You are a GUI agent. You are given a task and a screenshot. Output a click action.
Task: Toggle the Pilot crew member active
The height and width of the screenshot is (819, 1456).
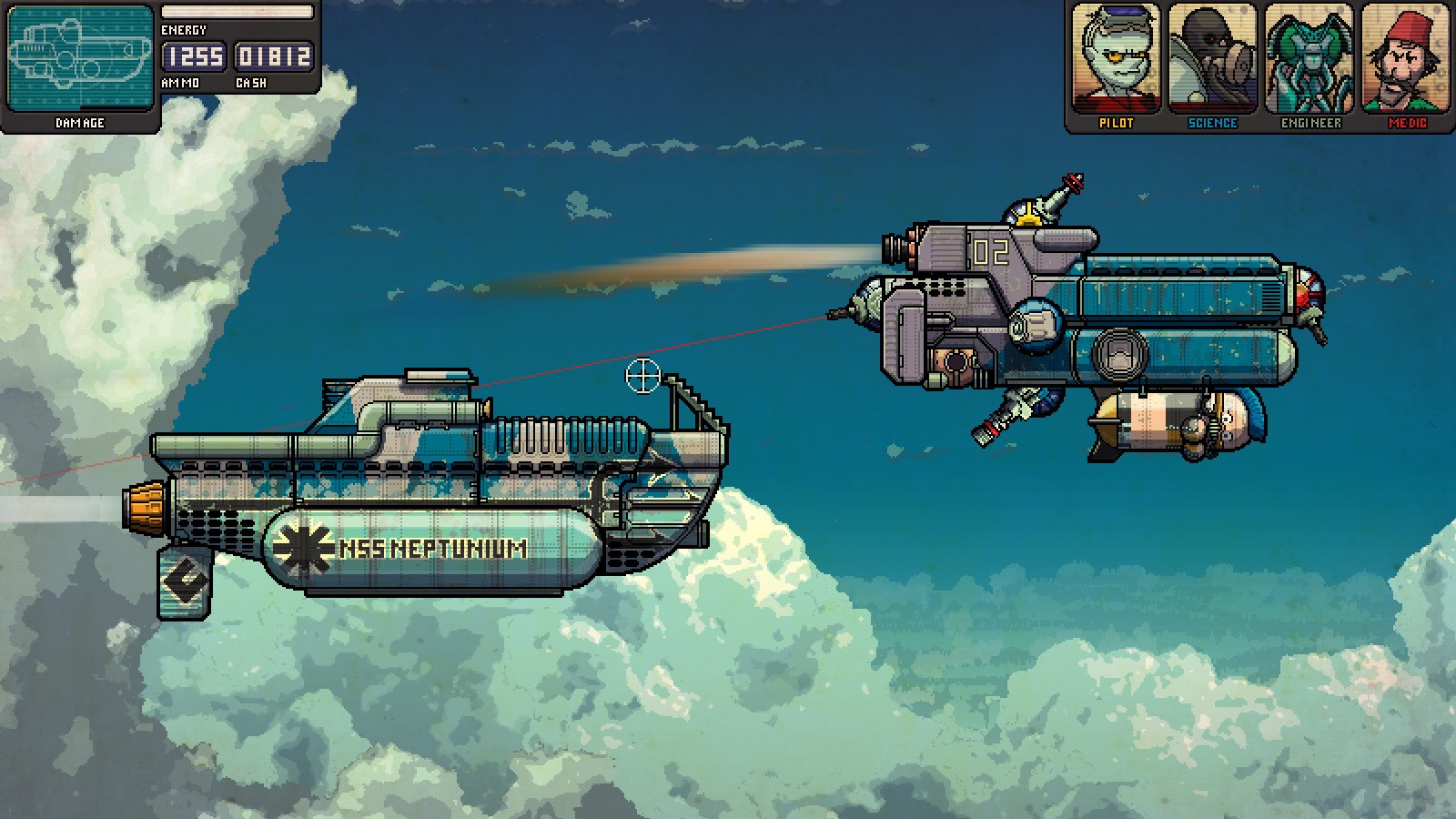click(1114, 57)
